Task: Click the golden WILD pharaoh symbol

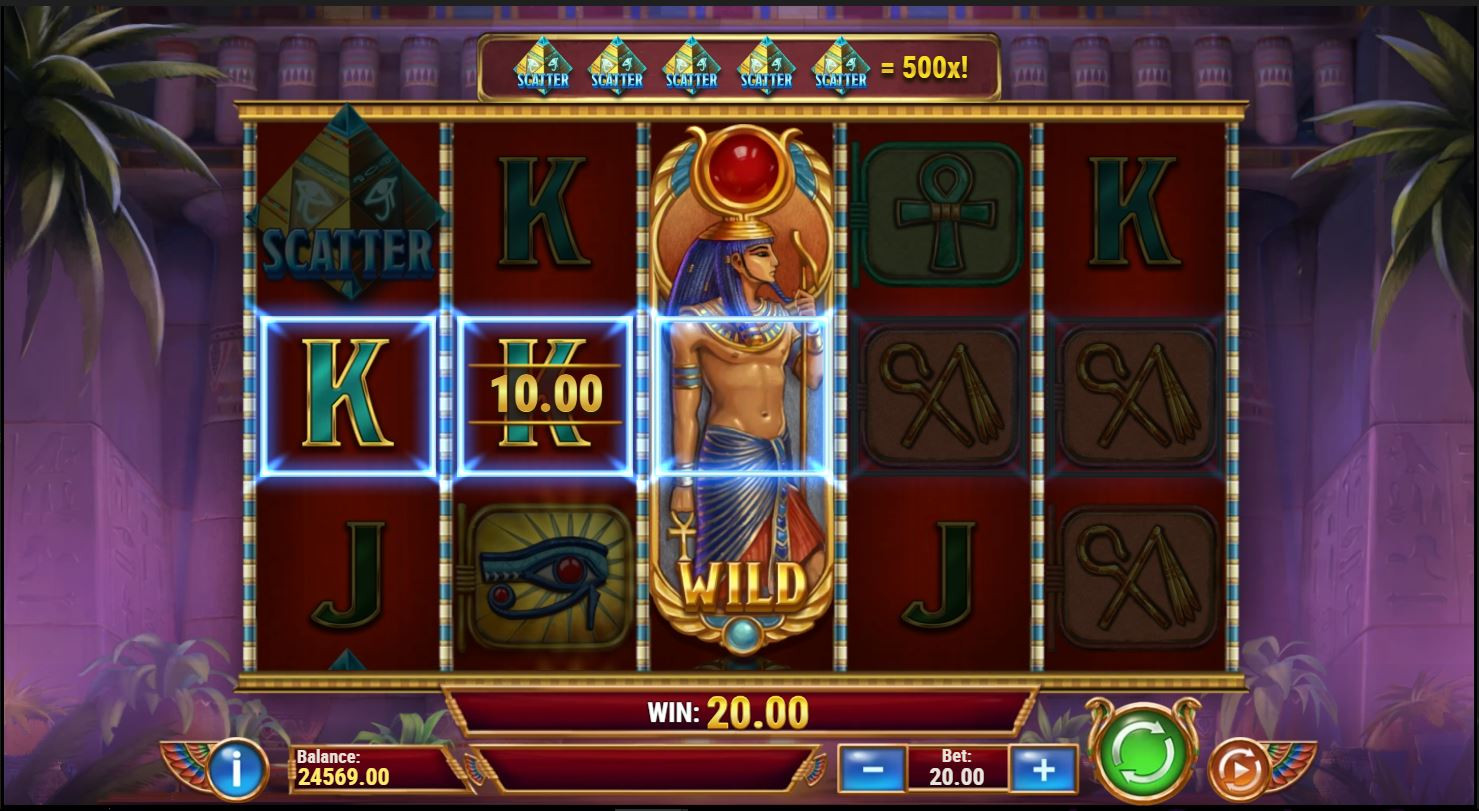Action: [741, 390]
